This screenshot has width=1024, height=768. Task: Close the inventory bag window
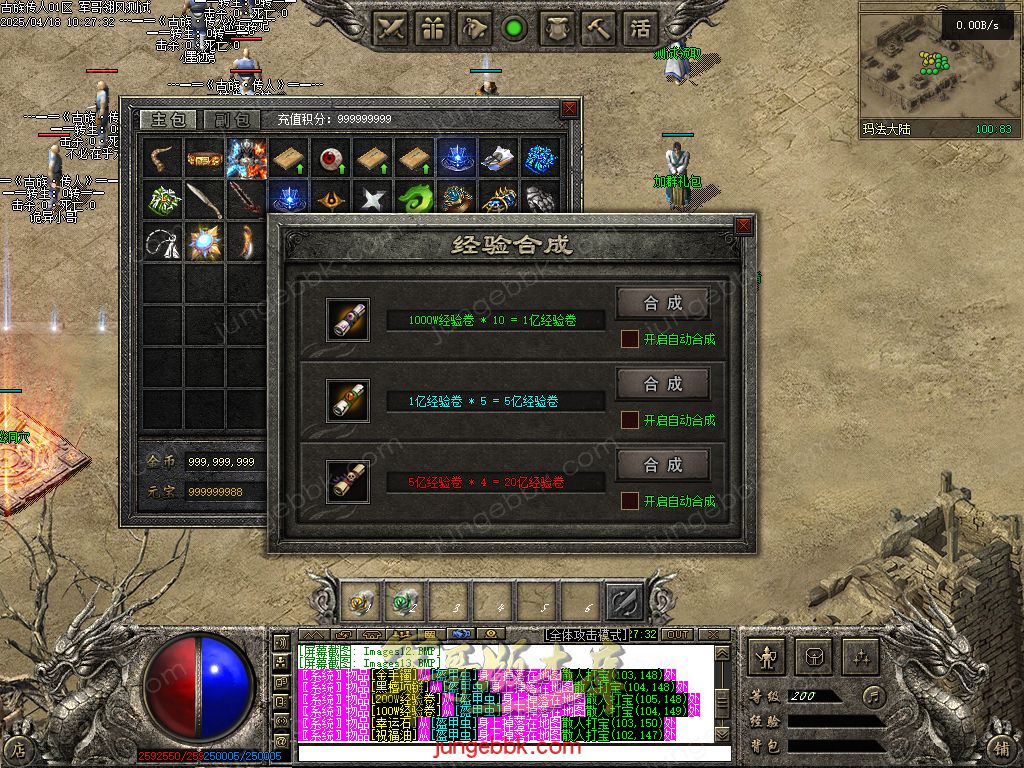[569, 109]
